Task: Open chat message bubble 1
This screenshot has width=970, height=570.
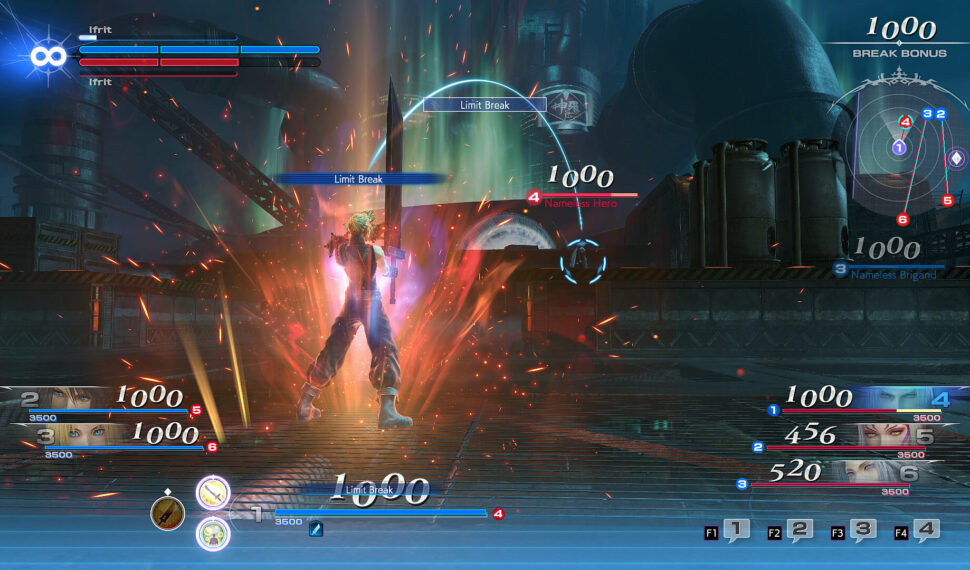Action: [x=736, y=531]
